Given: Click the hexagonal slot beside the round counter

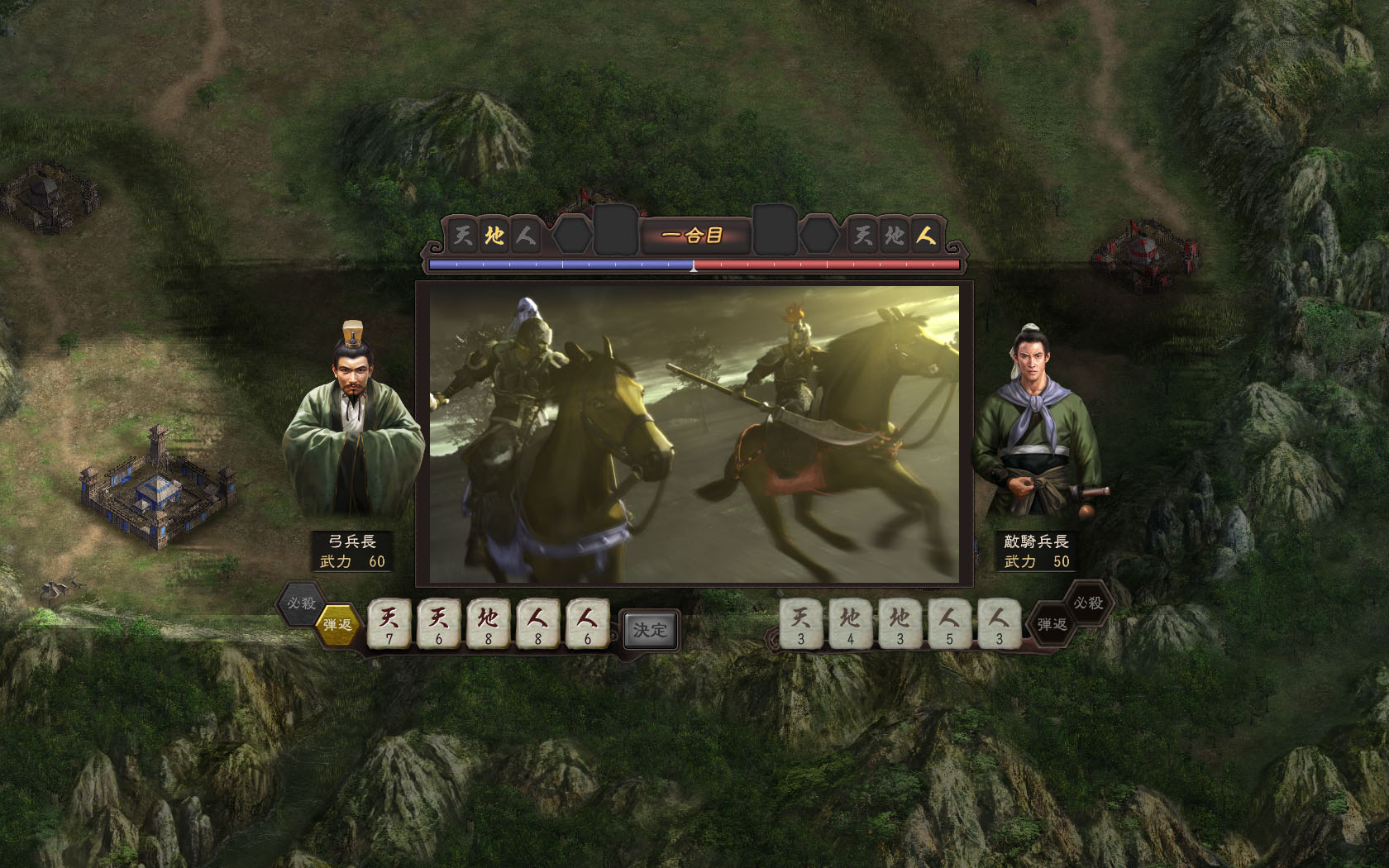Looking at the screenshot, I should 572,235.
